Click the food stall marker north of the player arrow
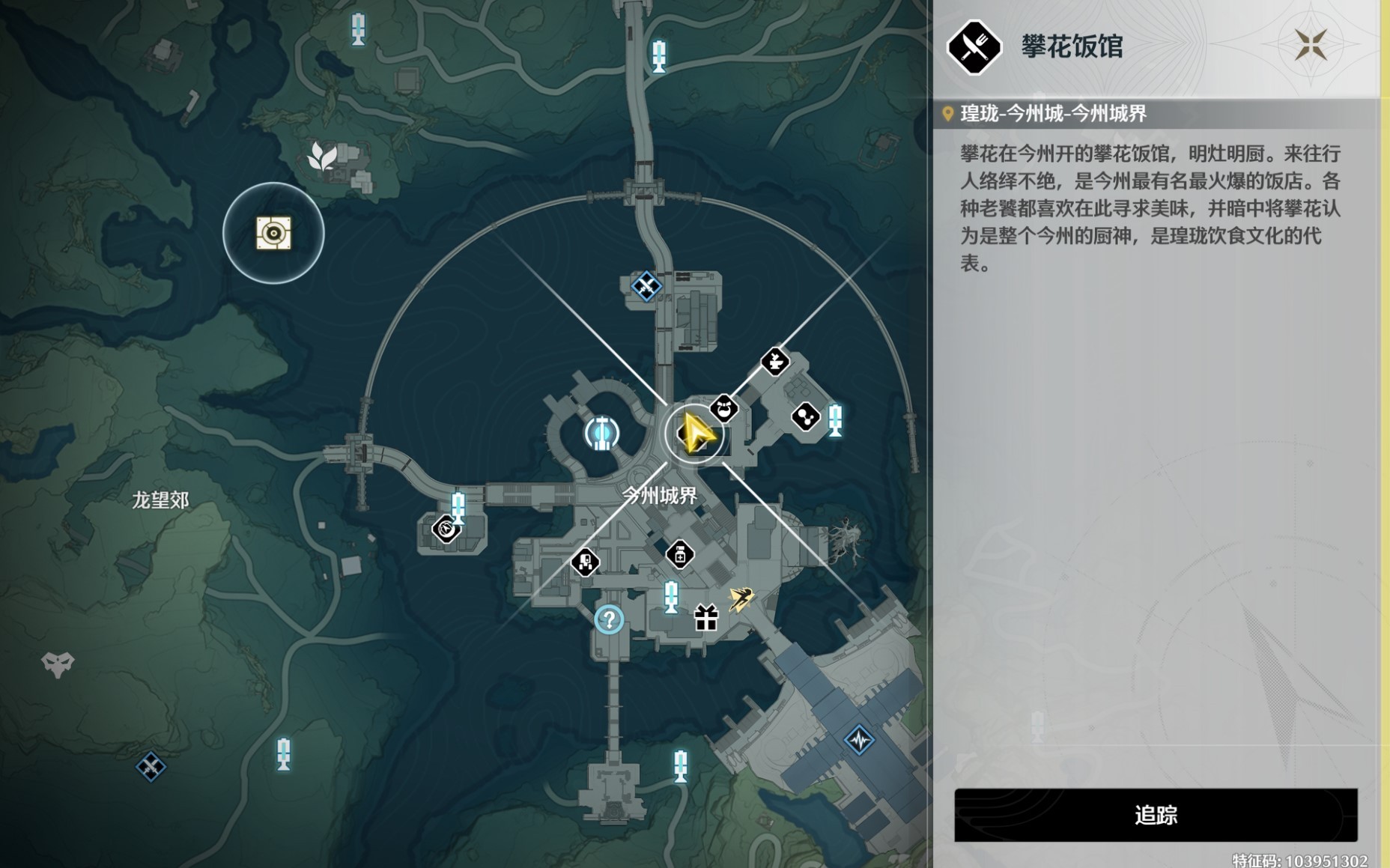 pyautogui.click(x=774, y=363)
